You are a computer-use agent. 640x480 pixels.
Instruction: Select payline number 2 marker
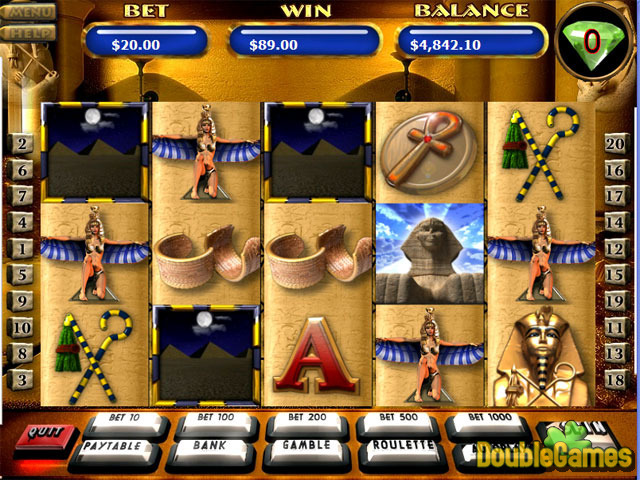tap(20, 144)
